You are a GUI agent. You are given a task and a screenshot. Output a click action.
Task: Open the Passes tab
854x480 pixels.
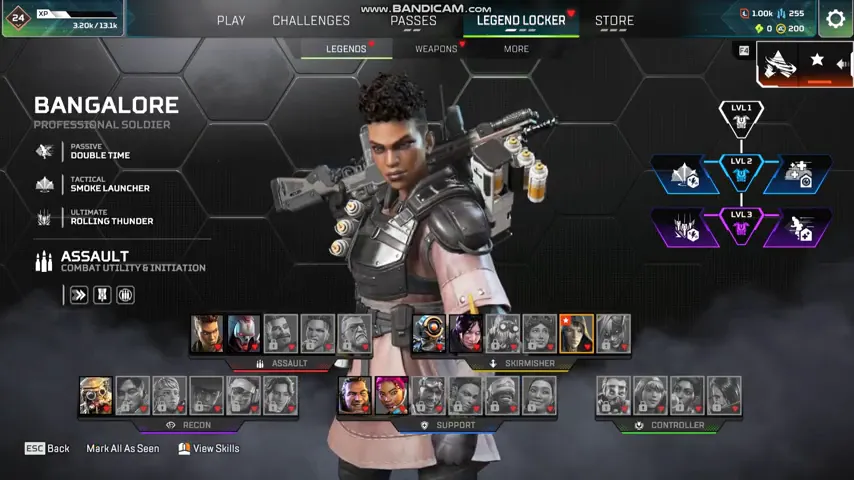(x=413, y=20)
